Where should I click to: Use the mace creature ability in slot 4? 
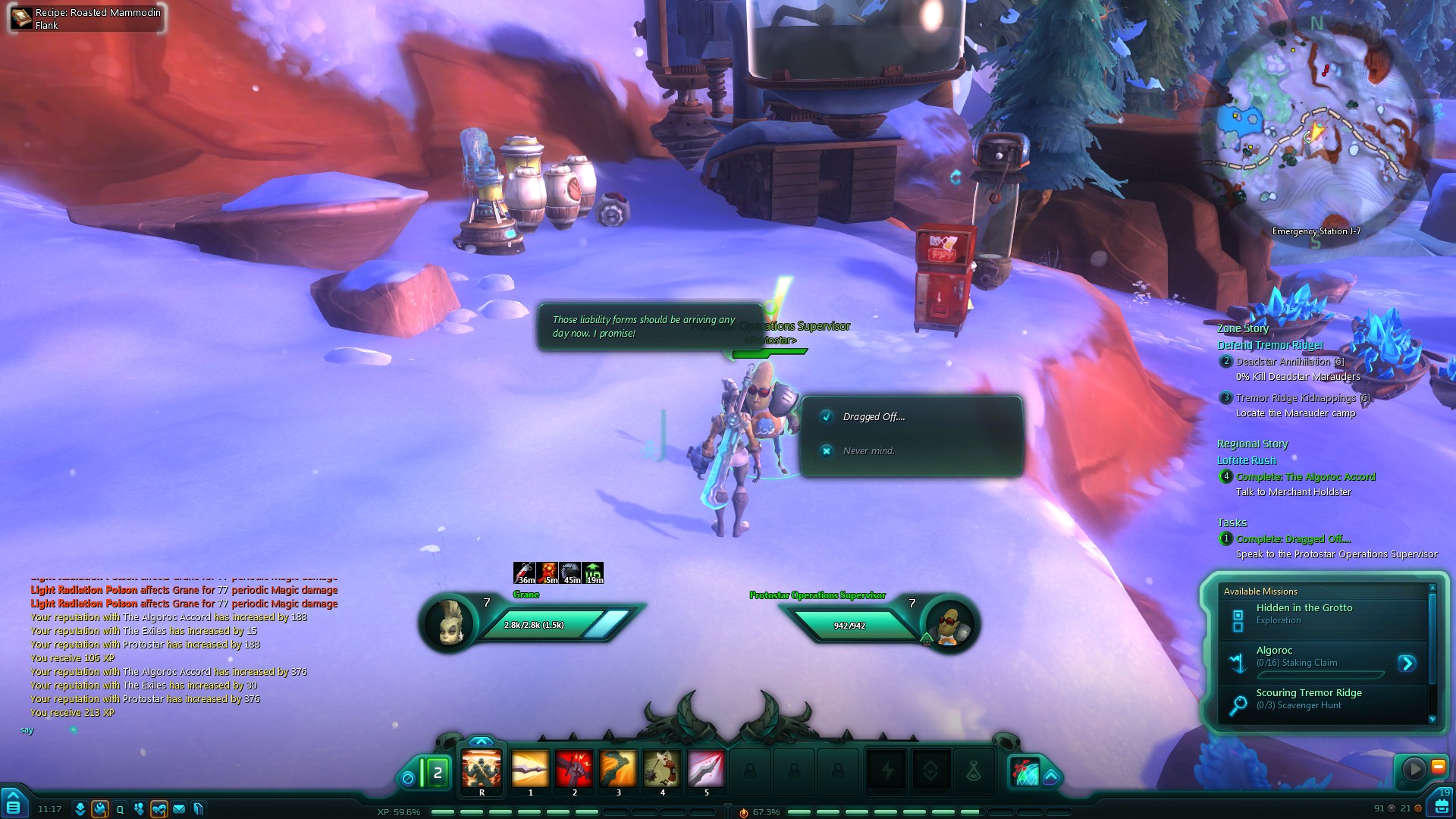click(662, 769)
